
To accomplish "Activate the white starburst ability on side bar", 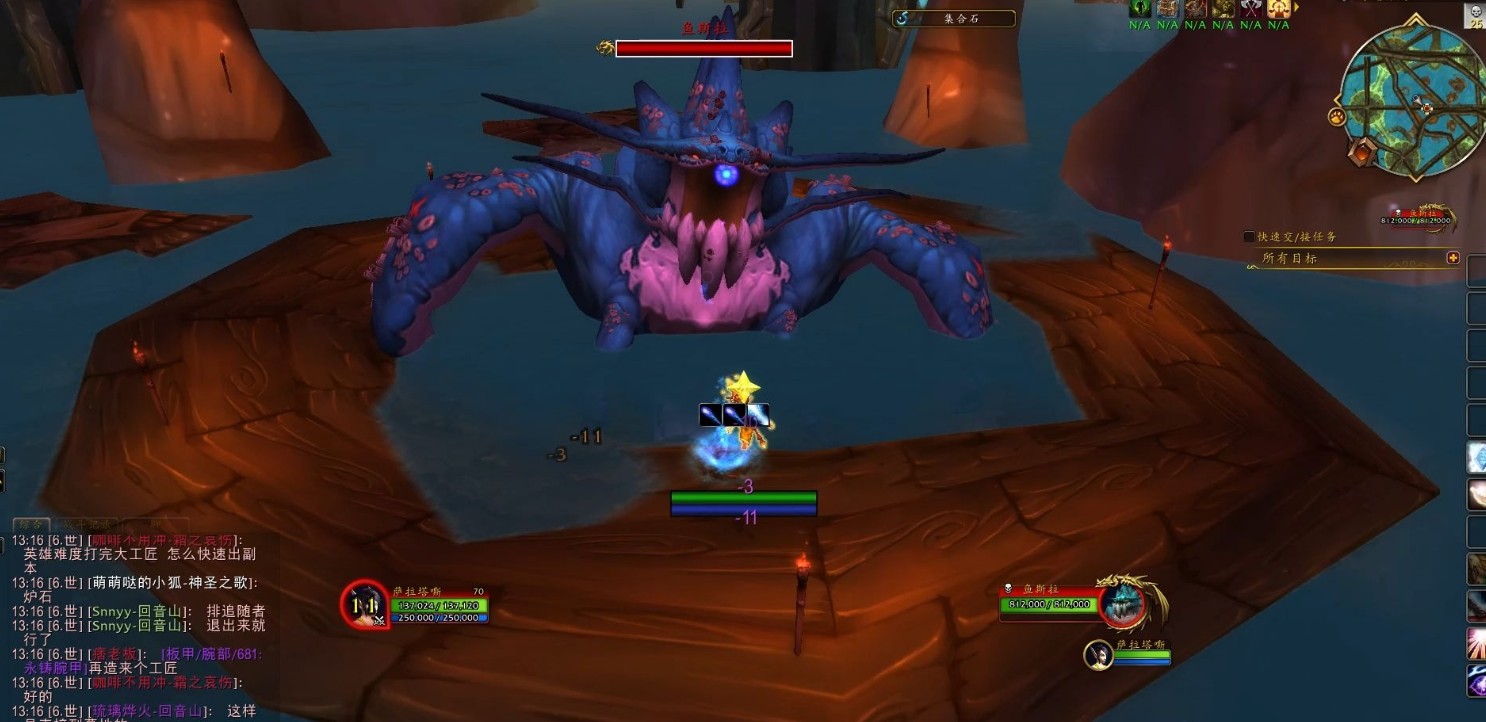I will tap(1476, 644).
